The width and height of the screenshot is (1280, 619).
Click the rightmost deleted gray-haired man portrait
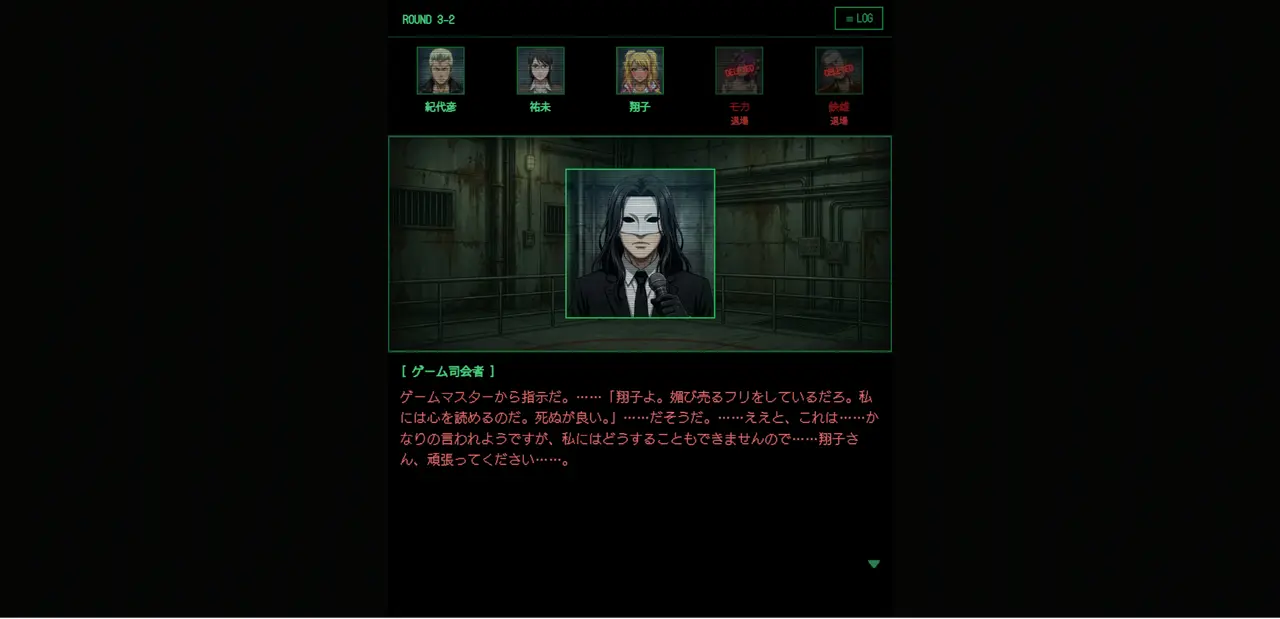coord(839,71)
